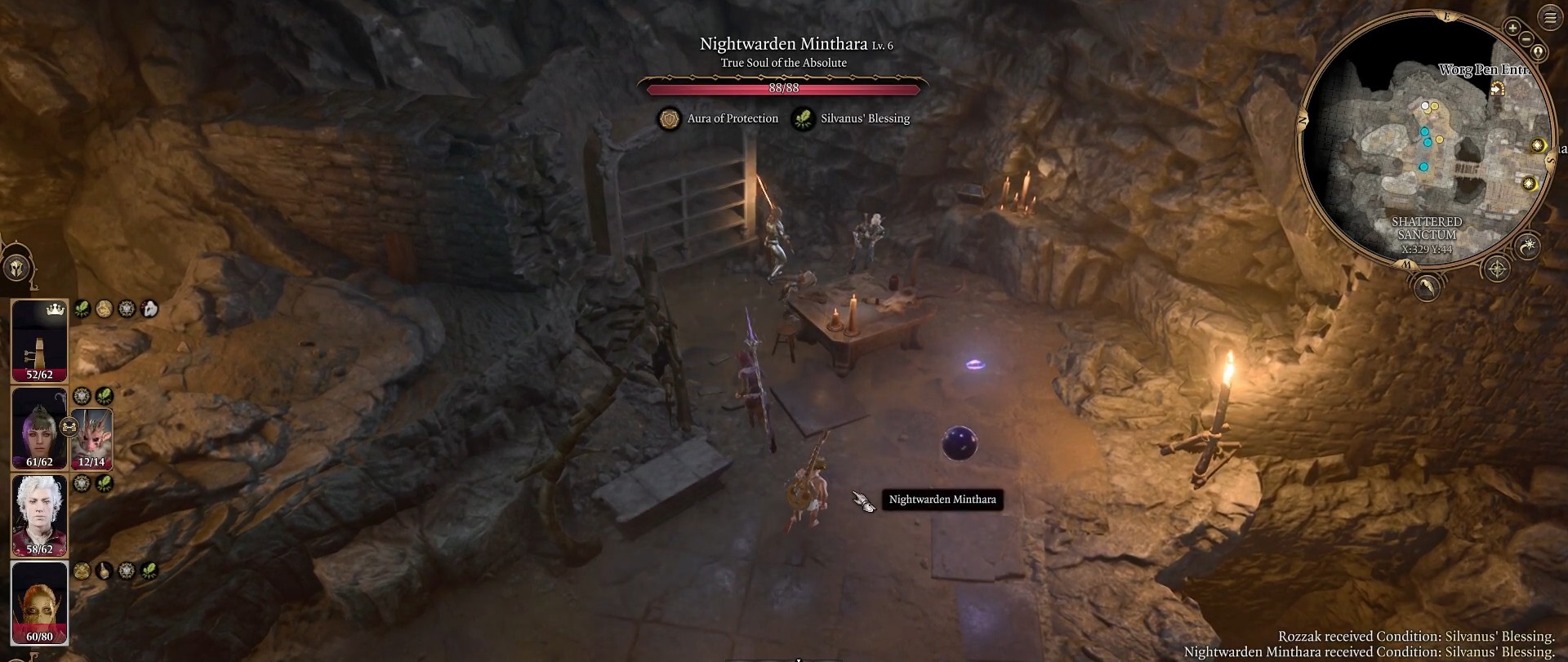The width and height of the screenshot is (1568, 662).
Task: Open the hamburger game menu button
Action: click(1550, 18)
